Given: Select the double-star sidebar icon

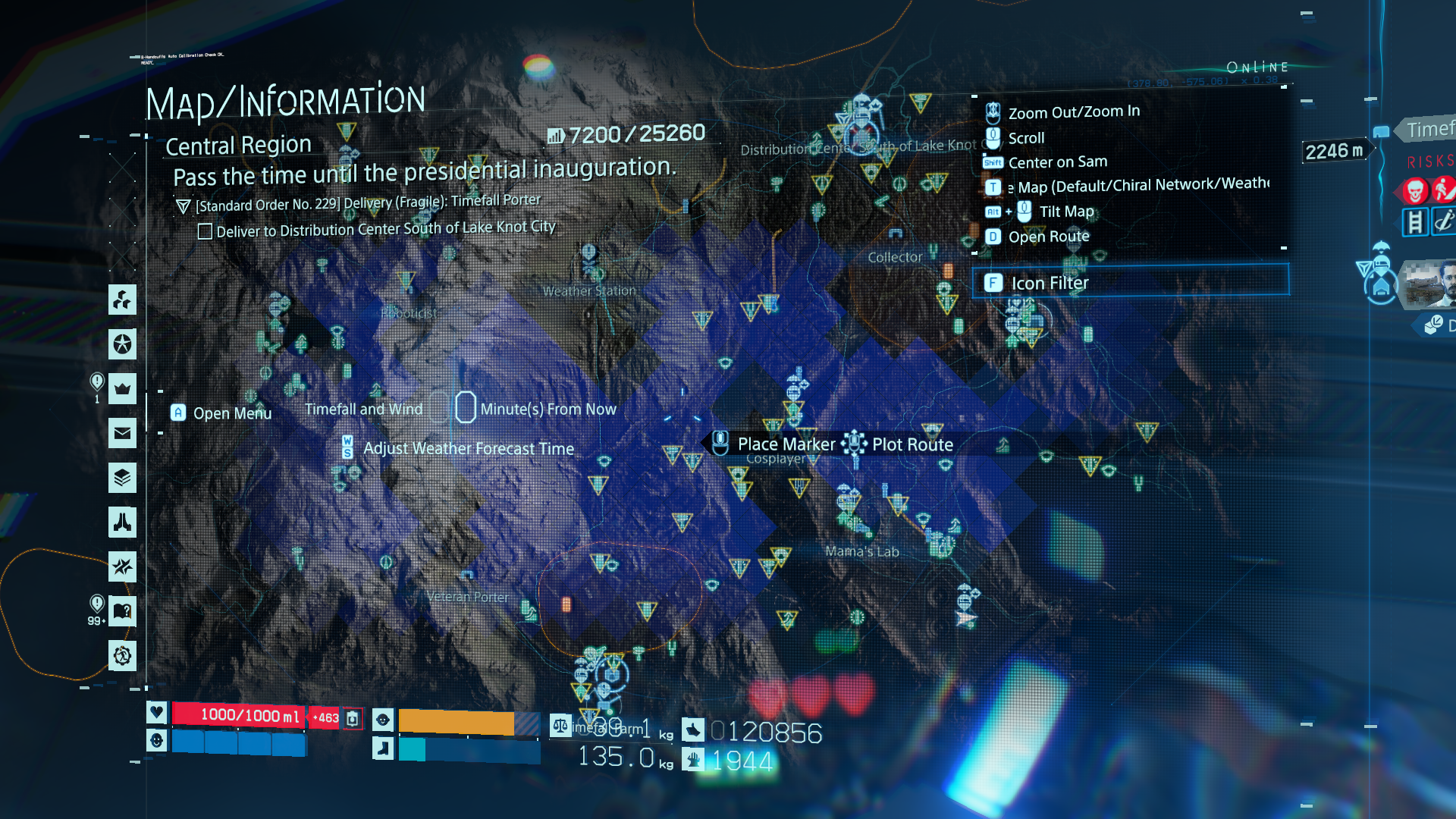Looking at the screenshot, I should (x=122, y=566).
